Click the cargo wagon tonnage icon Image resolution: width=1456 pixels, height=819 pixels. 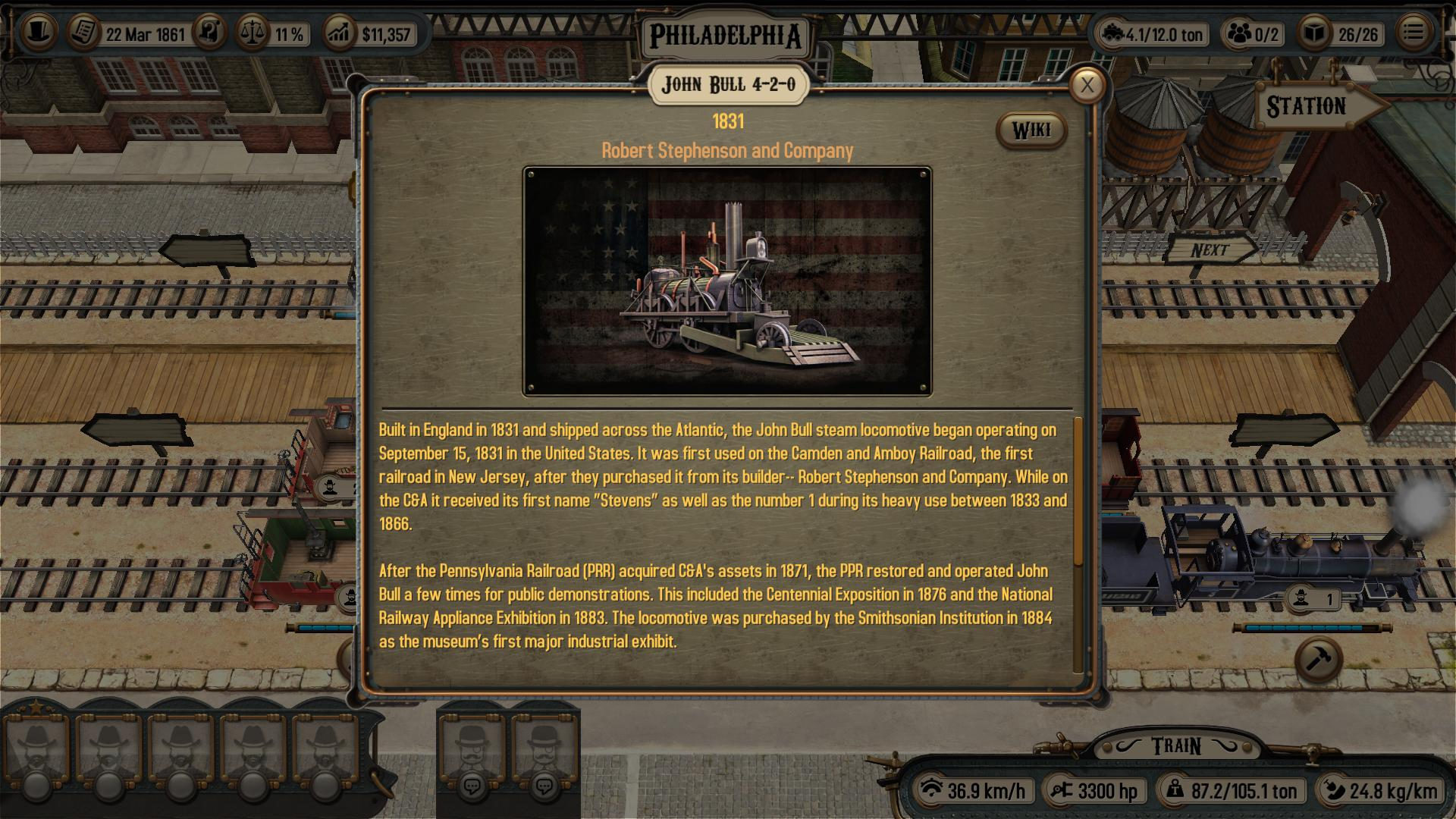(1113, 33)
